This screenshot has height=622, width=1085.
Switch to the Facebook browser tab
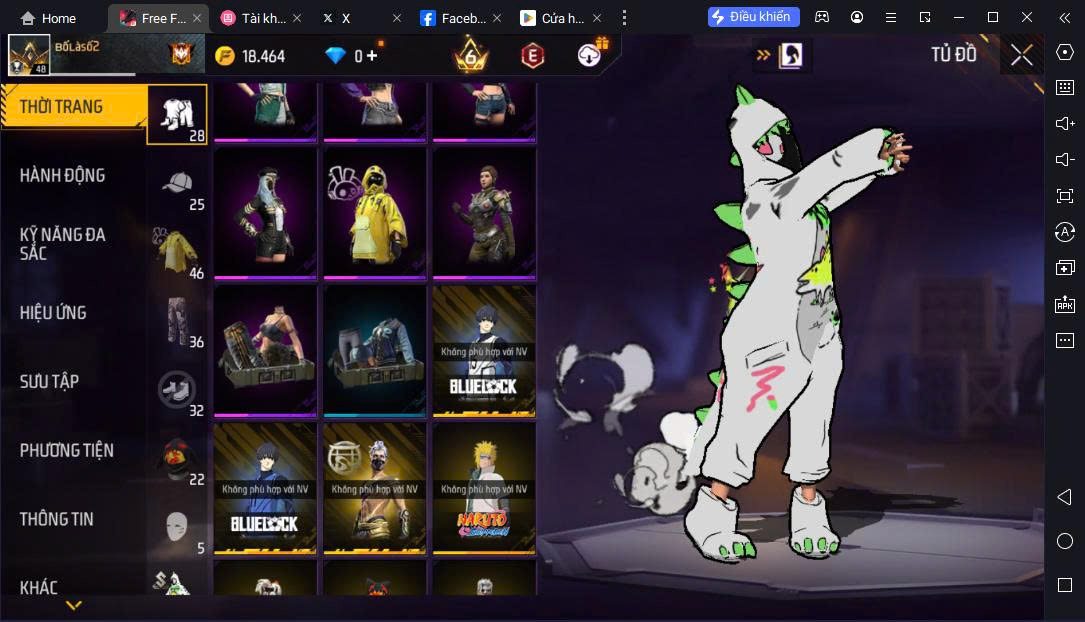[x=454, y=18]
